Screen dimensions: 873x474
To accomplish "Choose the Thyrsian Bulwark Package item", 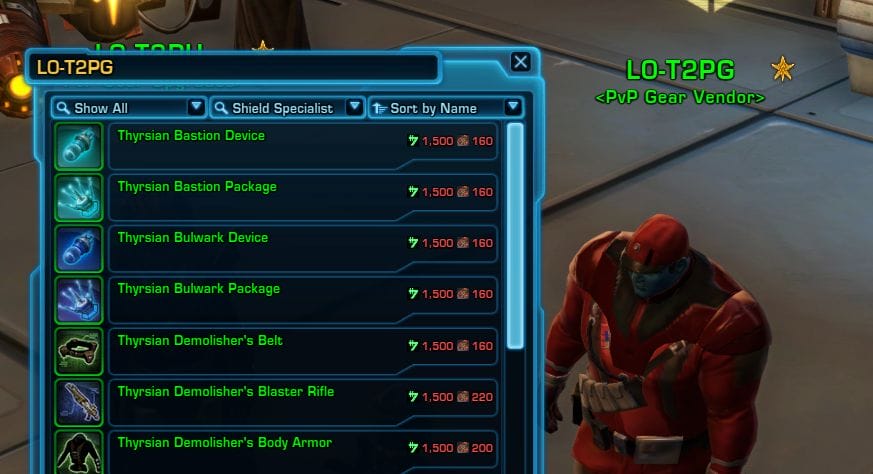I will (301, 299).
